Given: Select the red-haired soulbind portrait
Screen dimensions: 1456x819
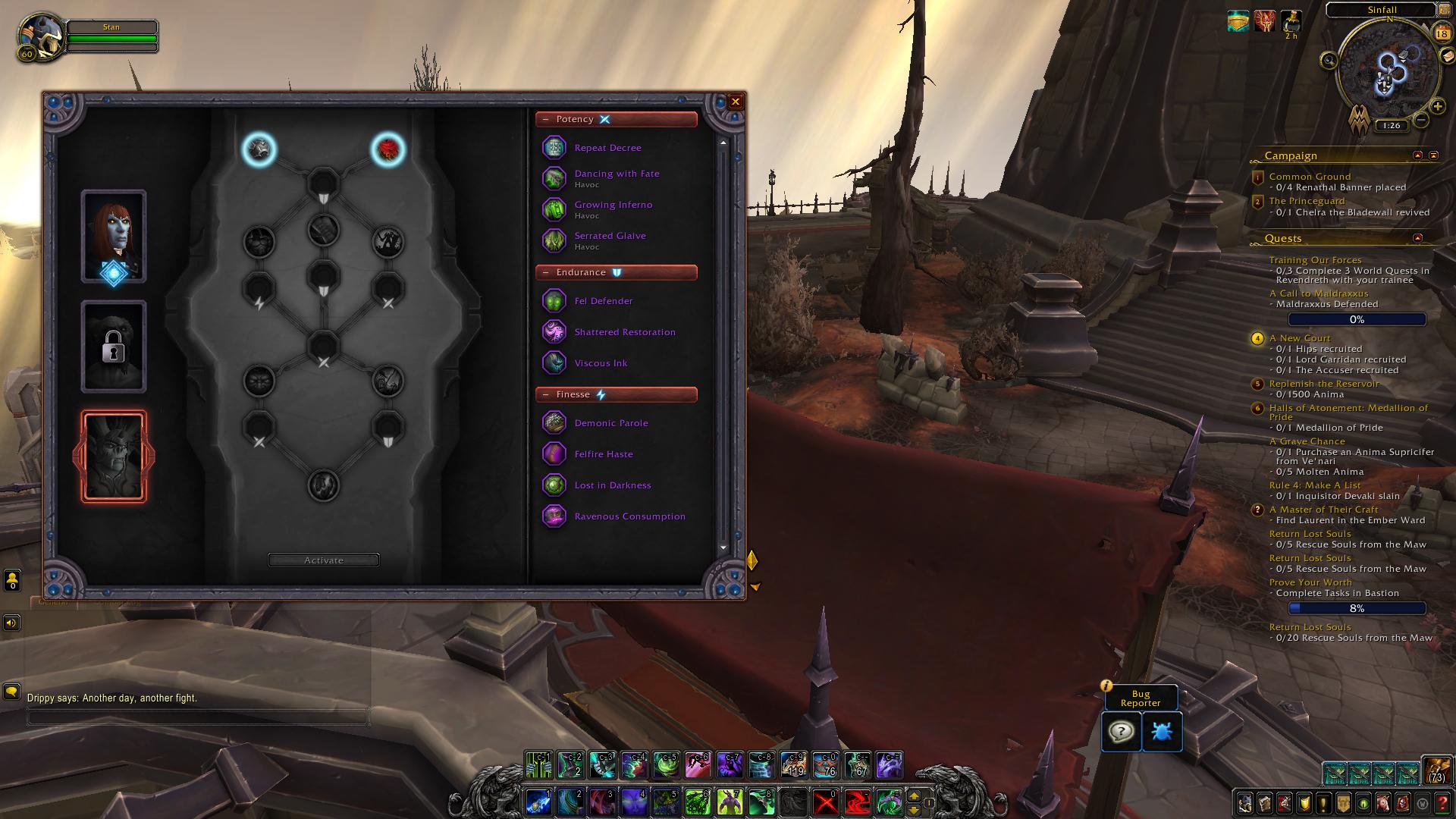Looking at the screenshot, I should pyautogui.click(x=114, y=236).
